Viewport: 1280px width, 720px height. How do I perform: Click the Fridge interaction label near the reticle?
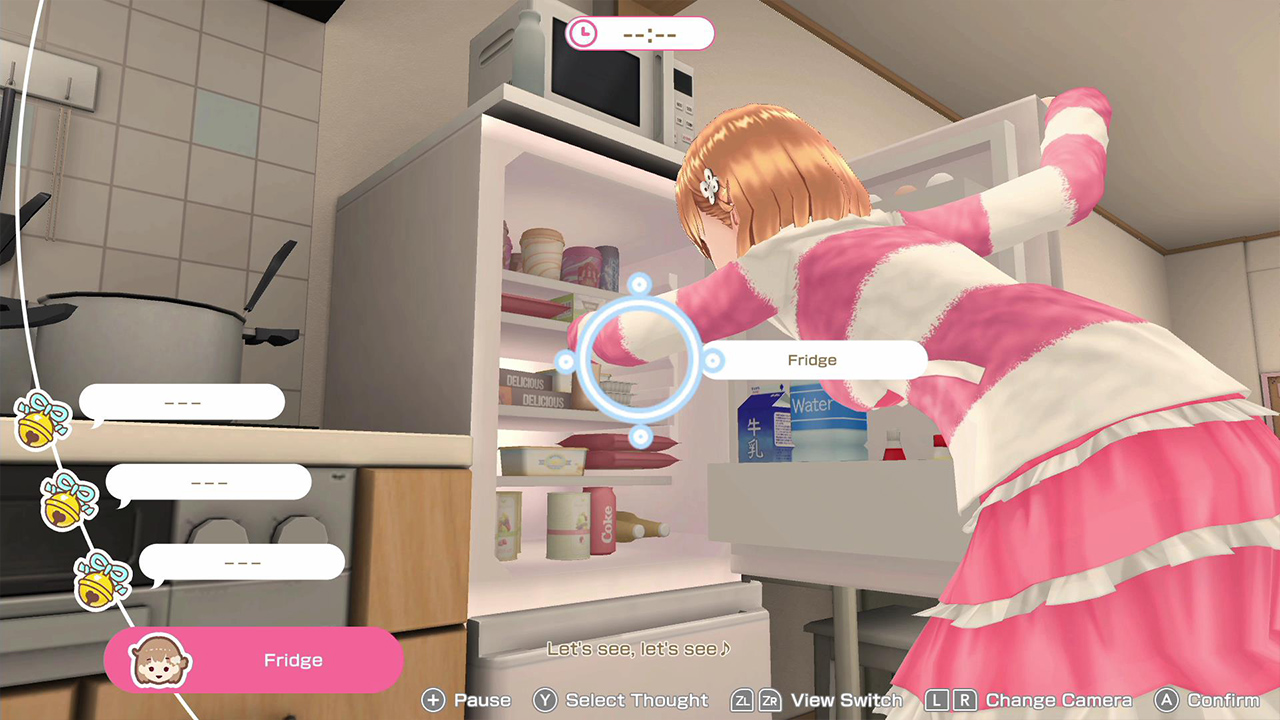pyautogui.click(x=813, y=360)
